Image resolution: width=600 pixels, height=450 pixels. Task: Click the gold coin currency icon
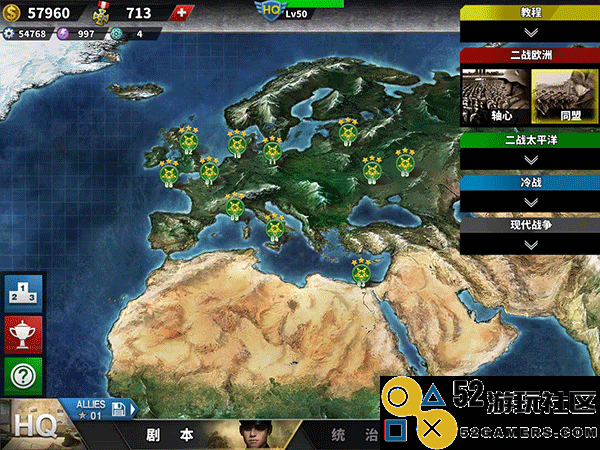pyautogui.click(x=11, y=13)
